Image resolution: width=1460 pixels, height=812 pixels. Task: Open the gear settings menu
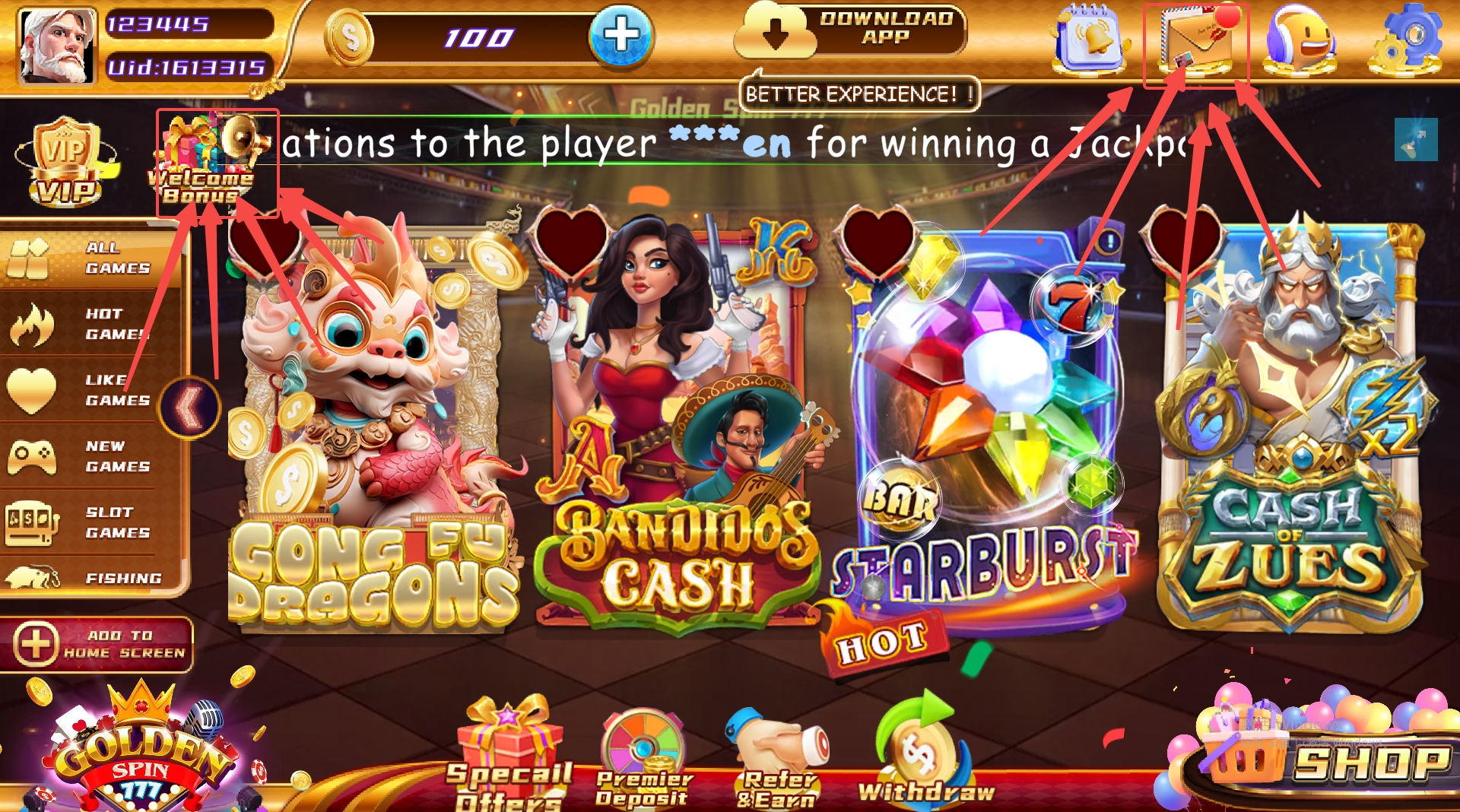1404,40
